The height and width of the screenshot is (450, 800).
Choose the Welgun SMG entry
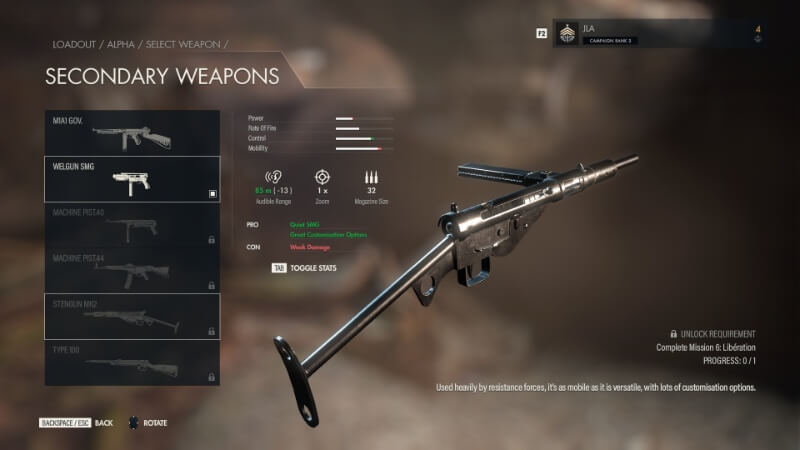click(132, 179)
